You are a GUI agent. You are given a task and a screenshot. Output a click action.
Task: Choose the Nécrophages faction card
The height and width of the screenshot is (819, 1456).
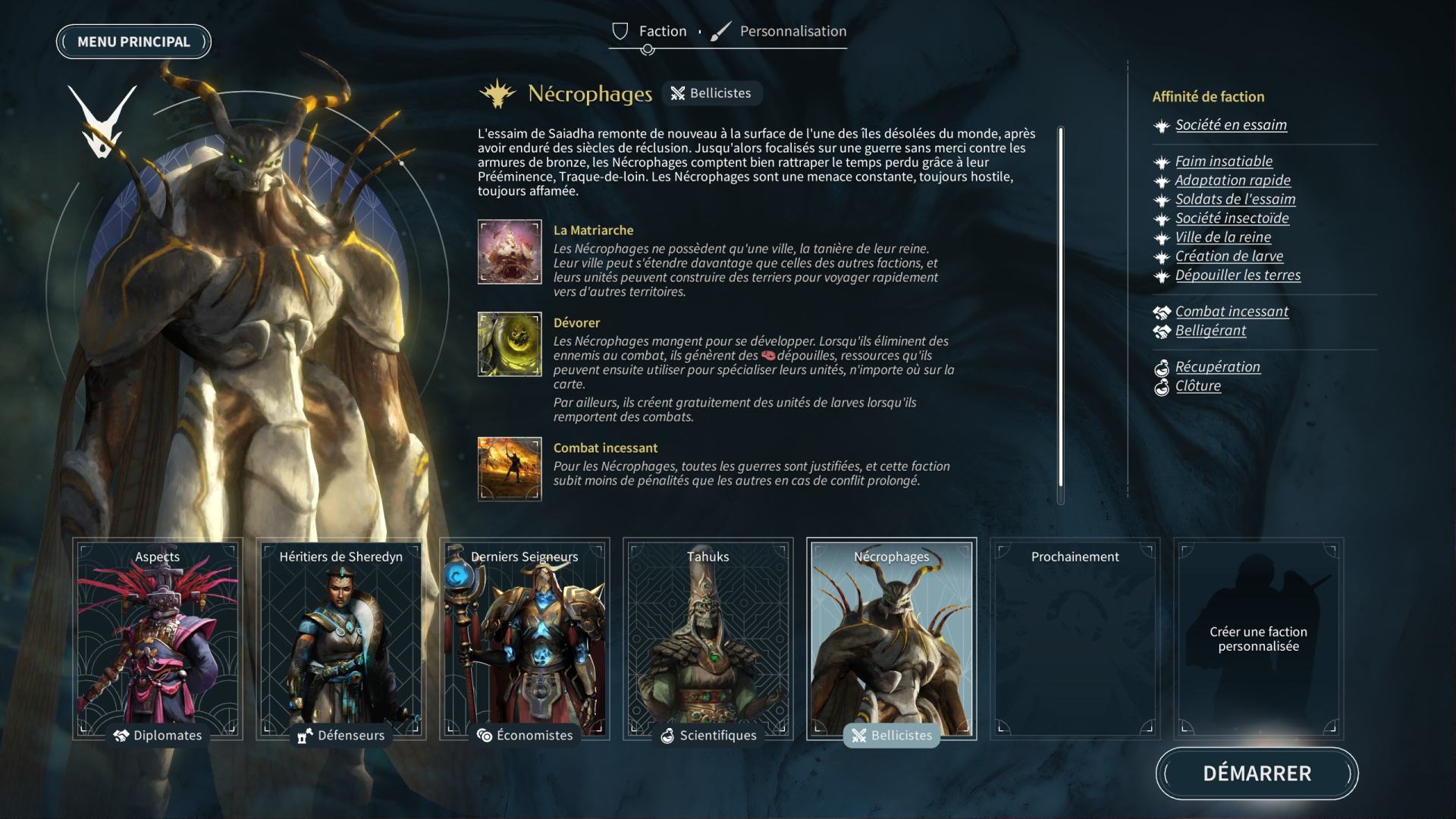[x=892, y=639]
